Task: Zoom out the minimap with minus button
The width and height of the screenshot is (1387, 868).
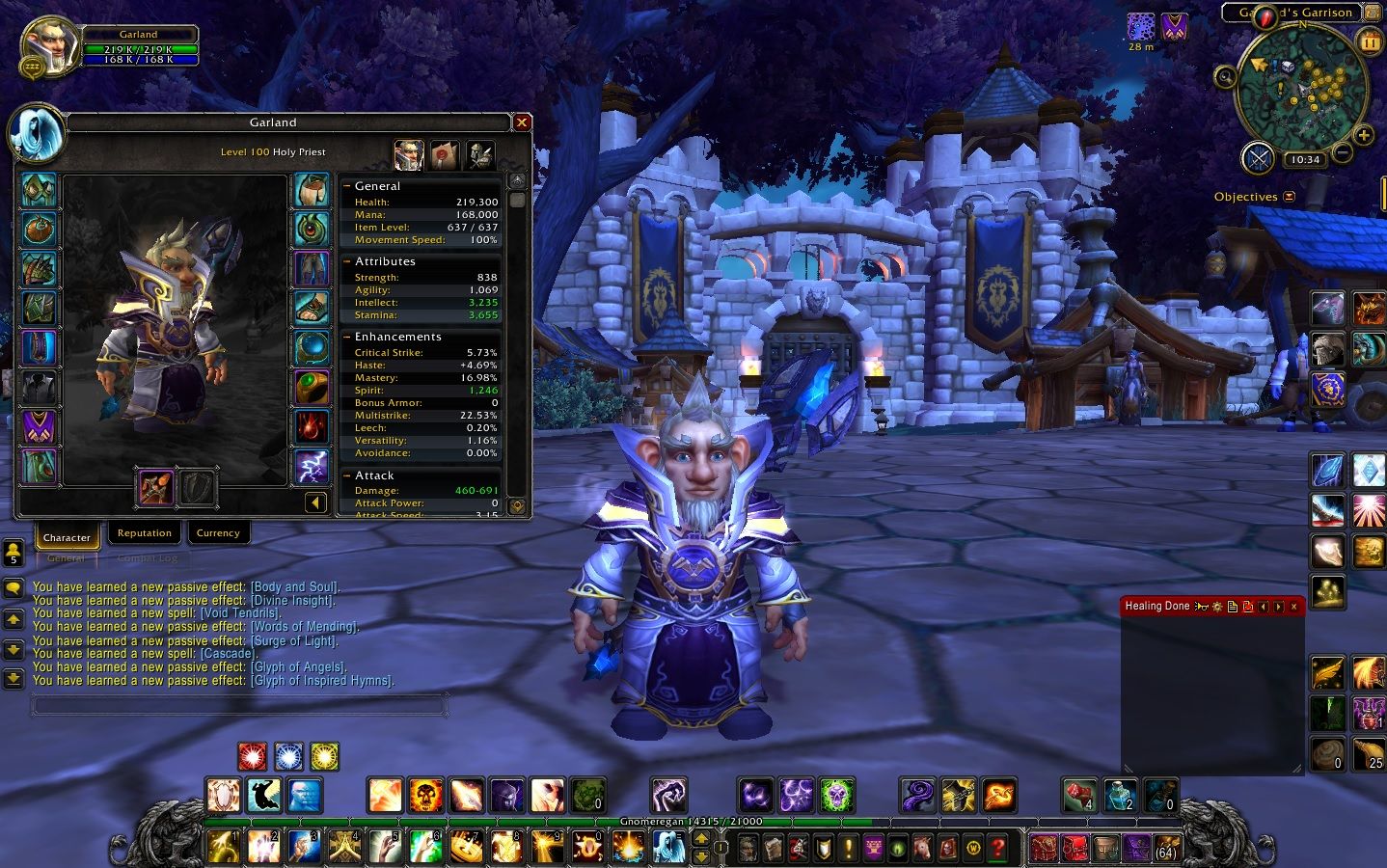Action: 1342,153
